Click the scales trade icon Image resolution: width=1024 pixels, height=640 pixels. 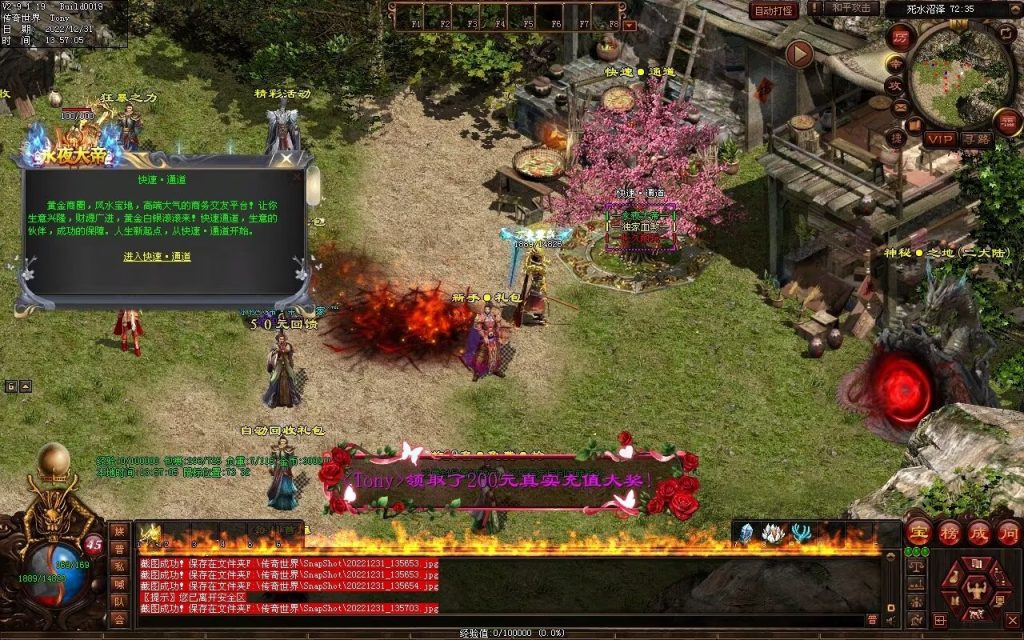pyautogui.click(x=914, y=567)
